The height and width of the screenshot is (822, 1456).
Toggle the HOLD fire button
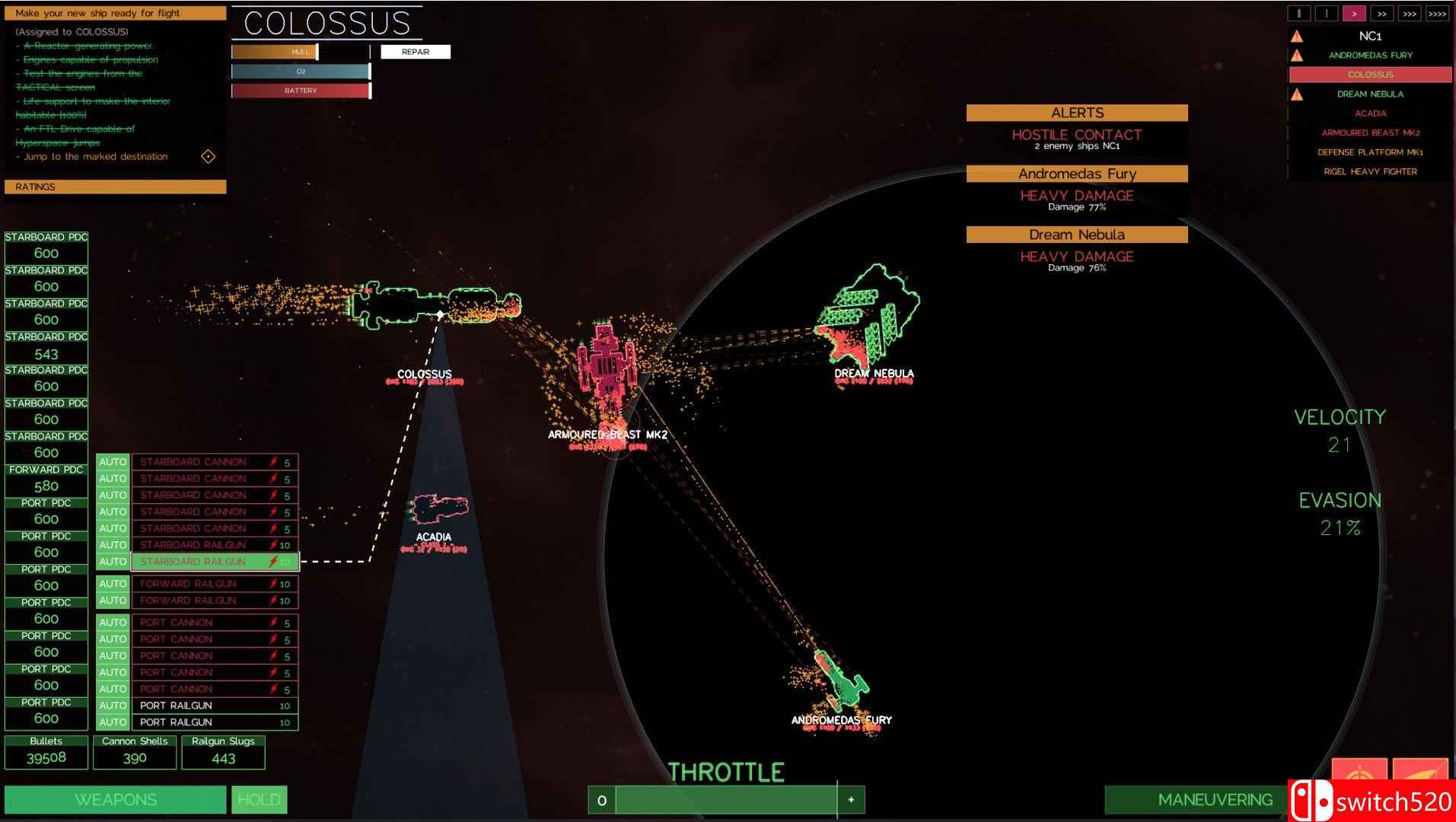(259, 799)
